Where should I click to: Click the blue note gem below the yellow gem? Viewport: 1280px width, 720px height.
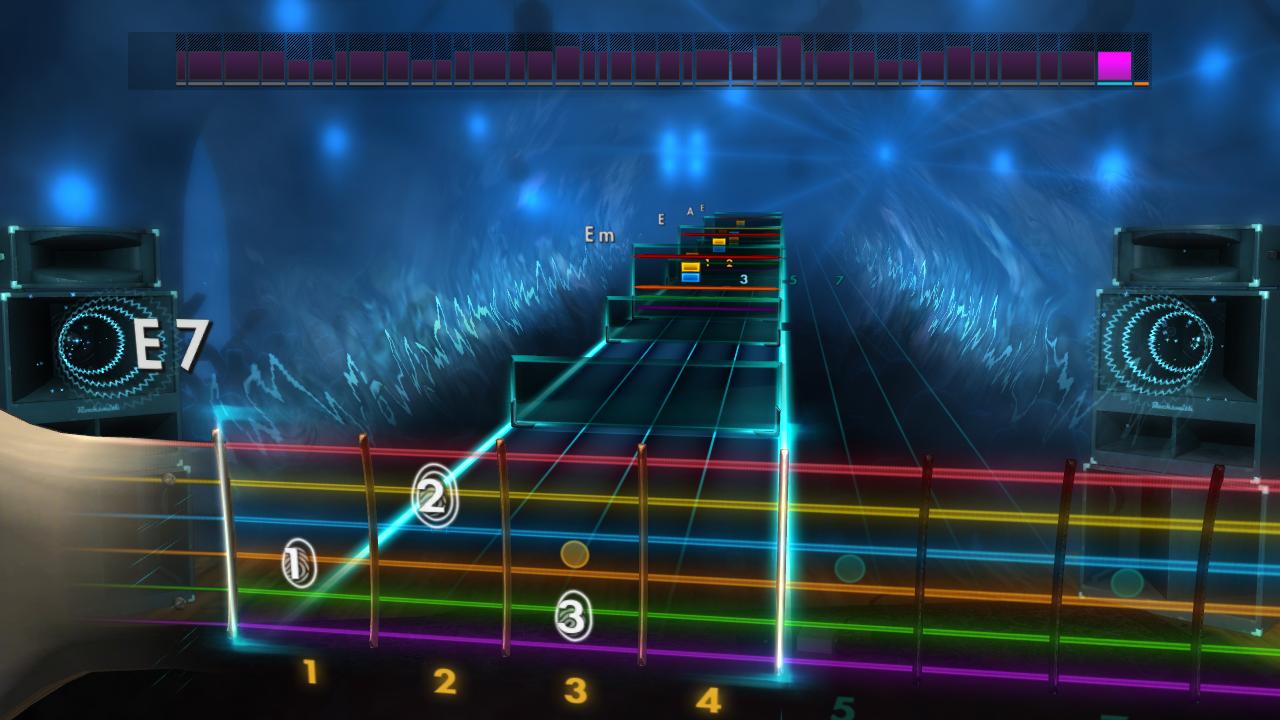pos(690,278)
